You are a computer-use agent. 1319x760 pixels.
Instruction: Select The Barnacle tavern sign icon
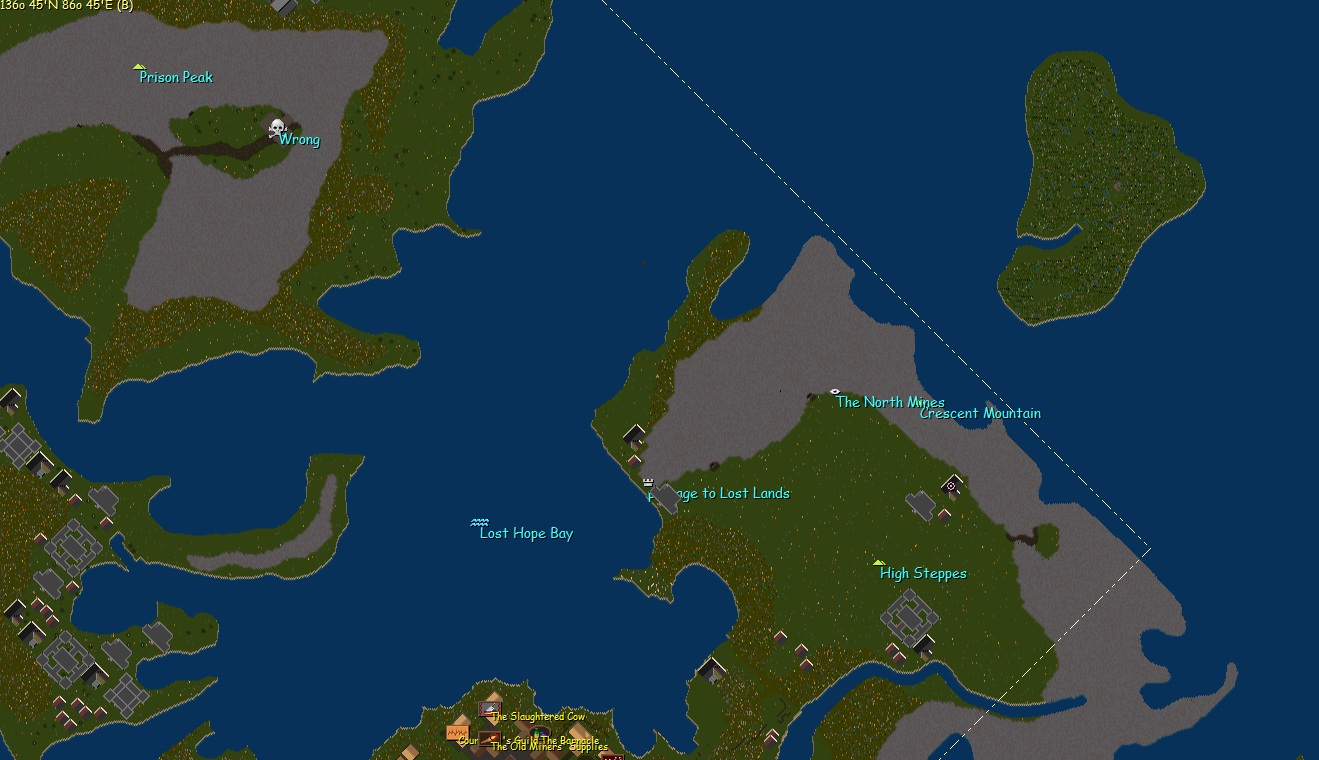(540, 735)
